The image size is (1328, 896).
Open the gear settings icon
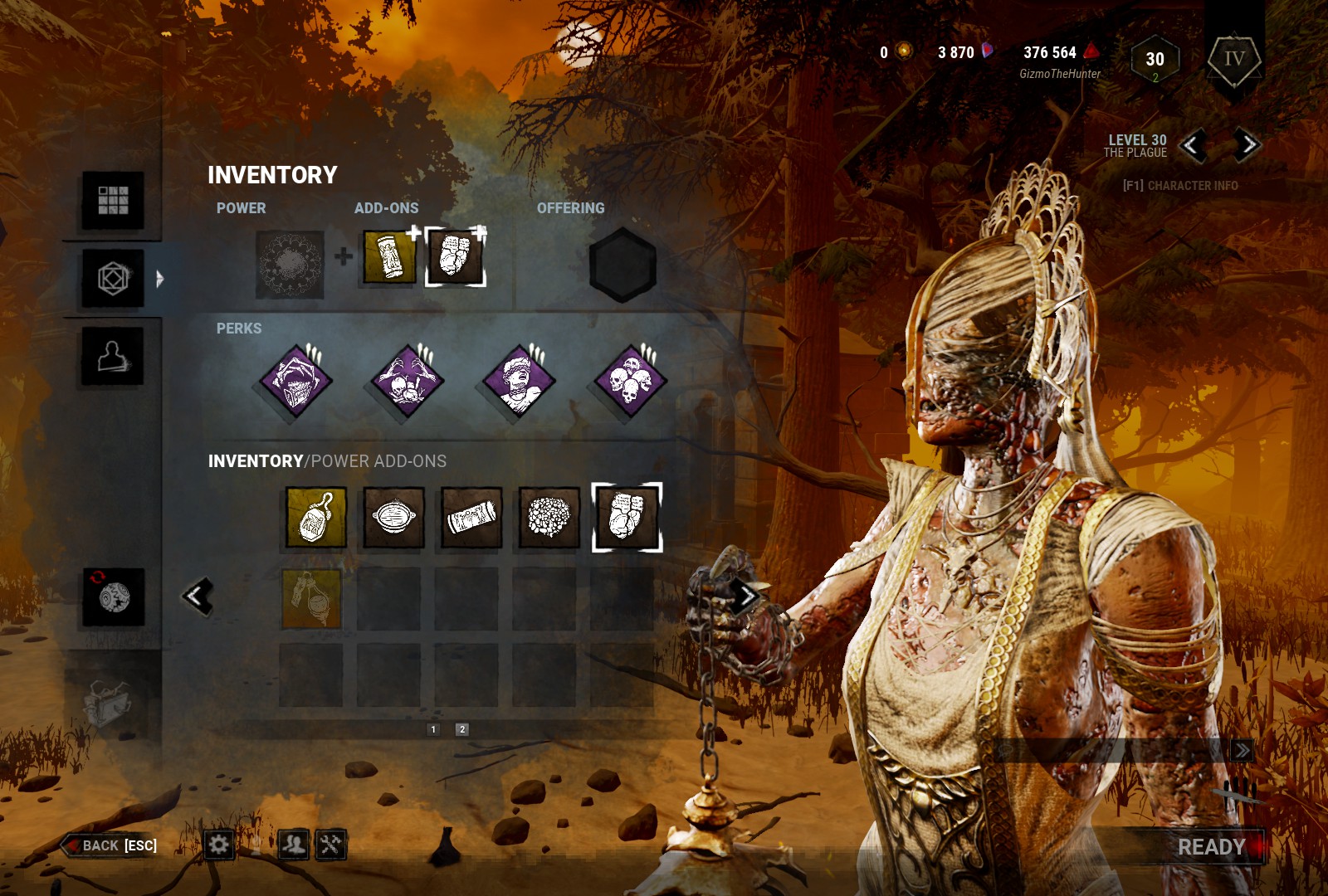pos(218,845)
